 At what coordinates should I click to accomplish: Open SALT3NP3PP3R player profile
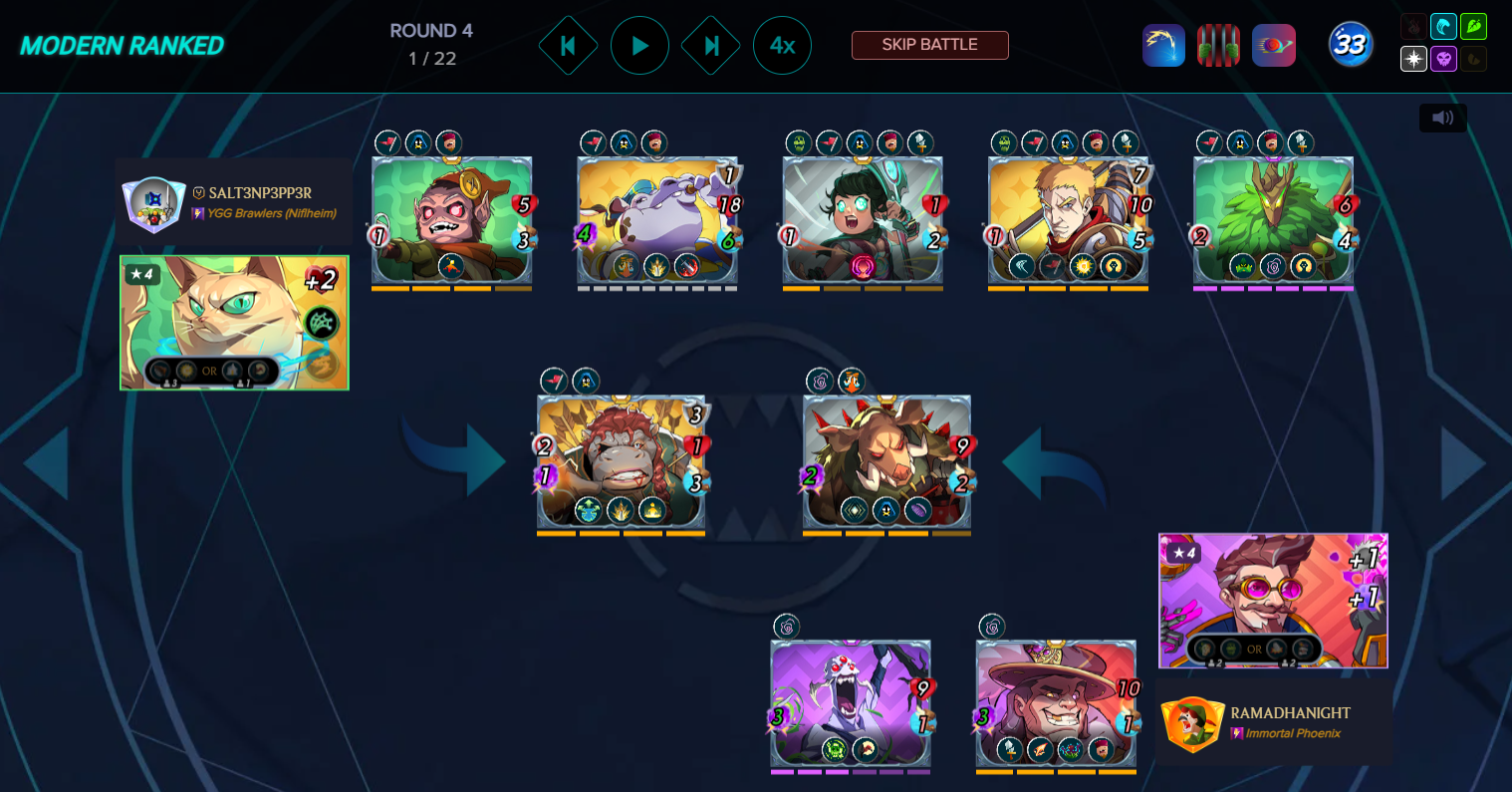click(x=259, y=193)
